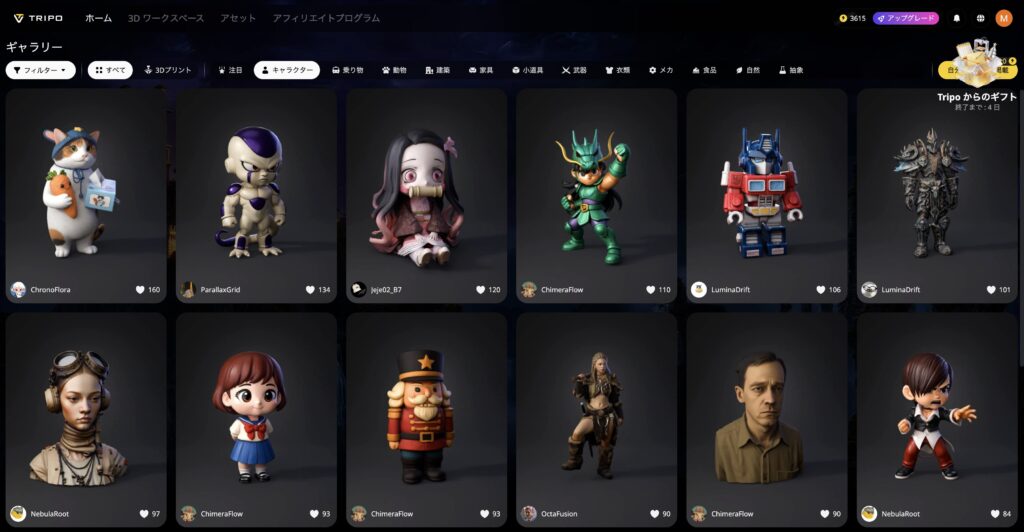
Task: Choose the 動物 category
Action: 394,70
